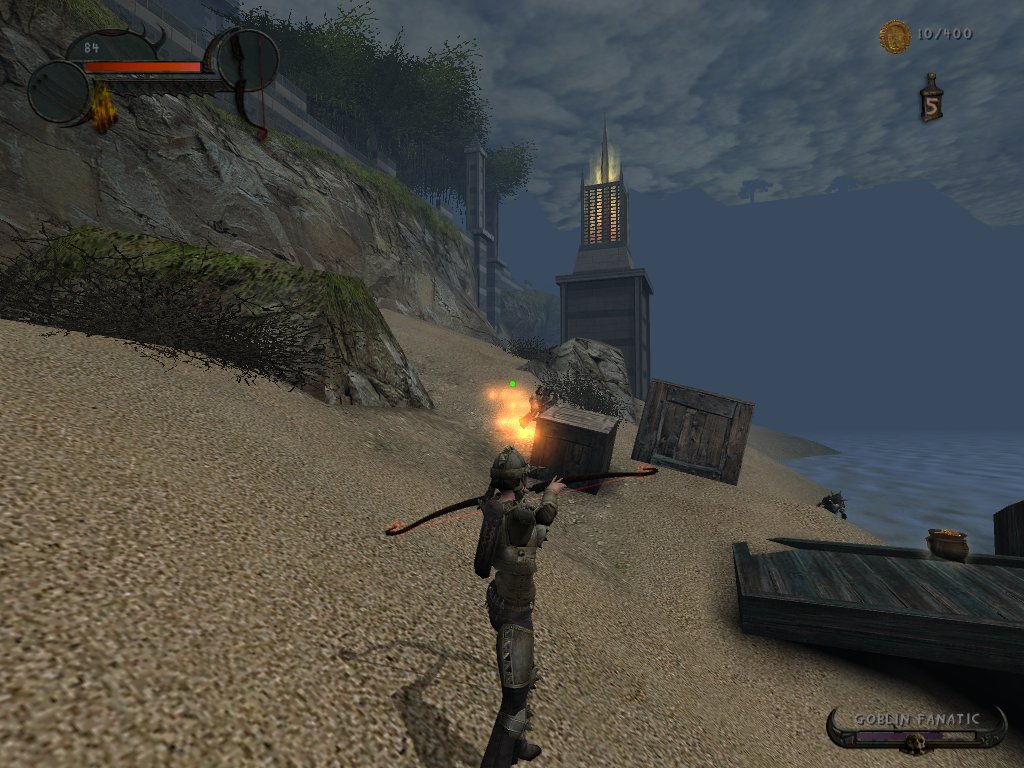Use the potion bottle icon

(x=931, y=100)
